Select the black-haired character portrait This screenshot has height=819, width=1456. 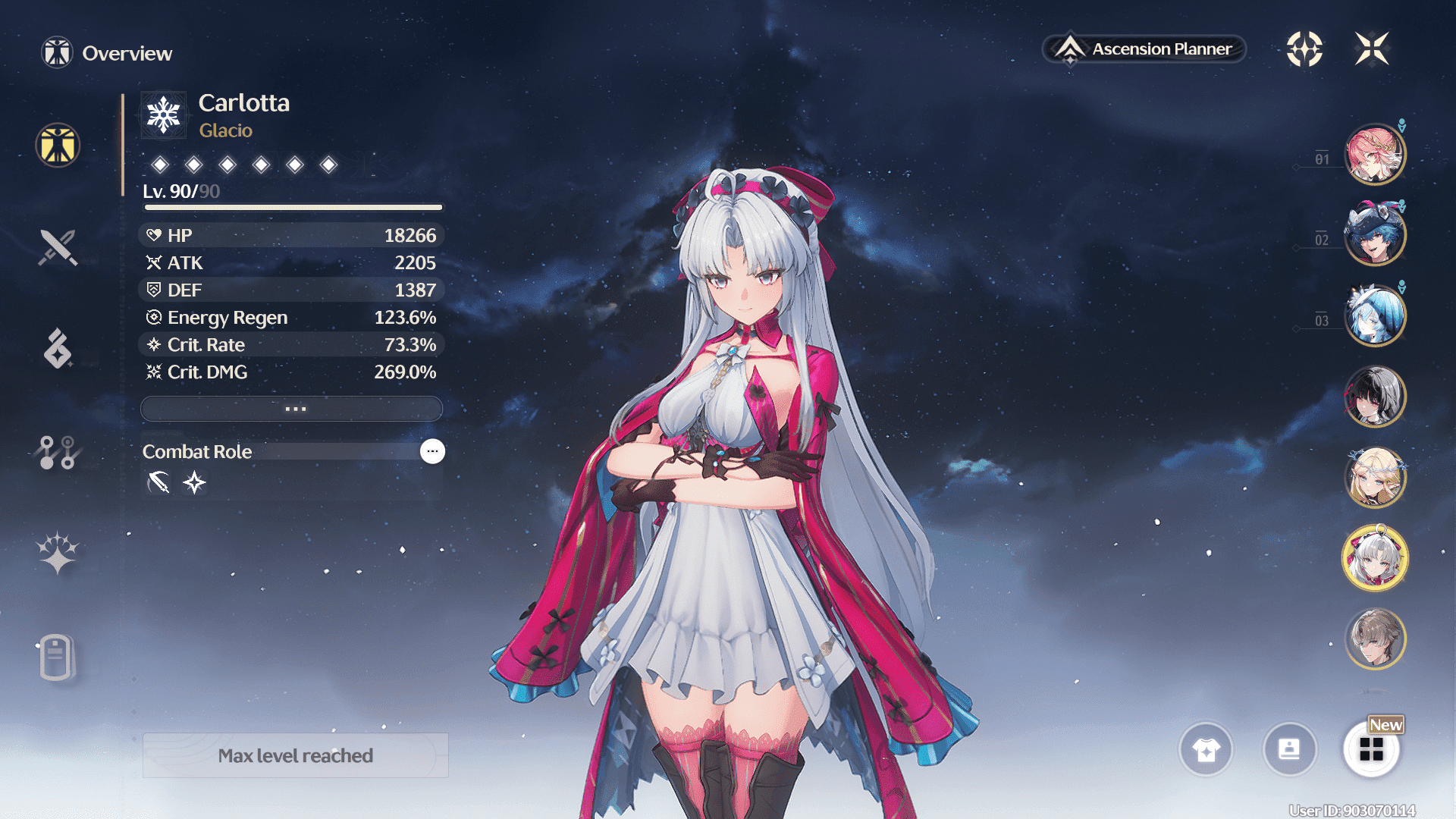(x=1374, y=396)
